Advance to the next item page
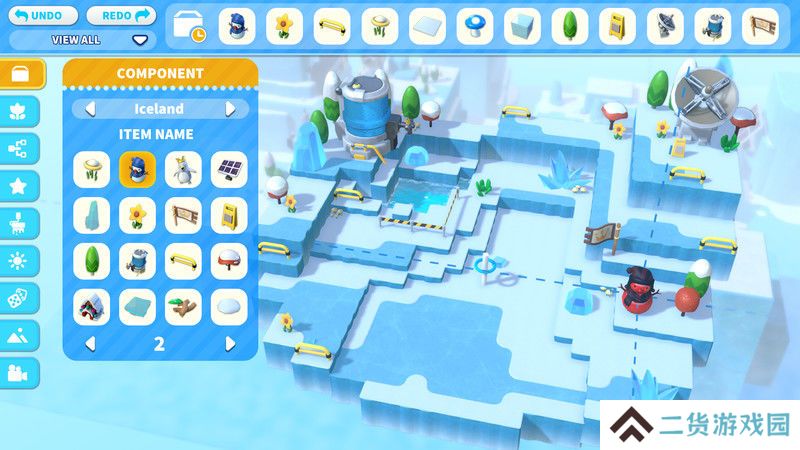This screenshot has width=800, height=450. 231,344
